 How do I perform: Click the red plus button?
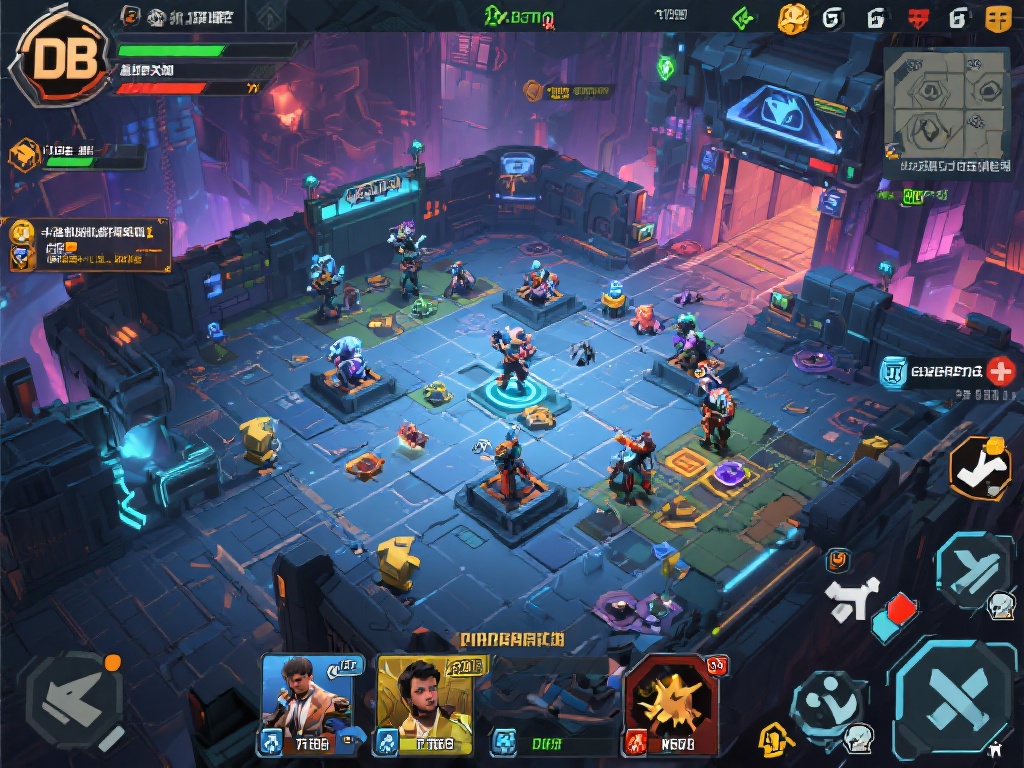click(1000, 372)
